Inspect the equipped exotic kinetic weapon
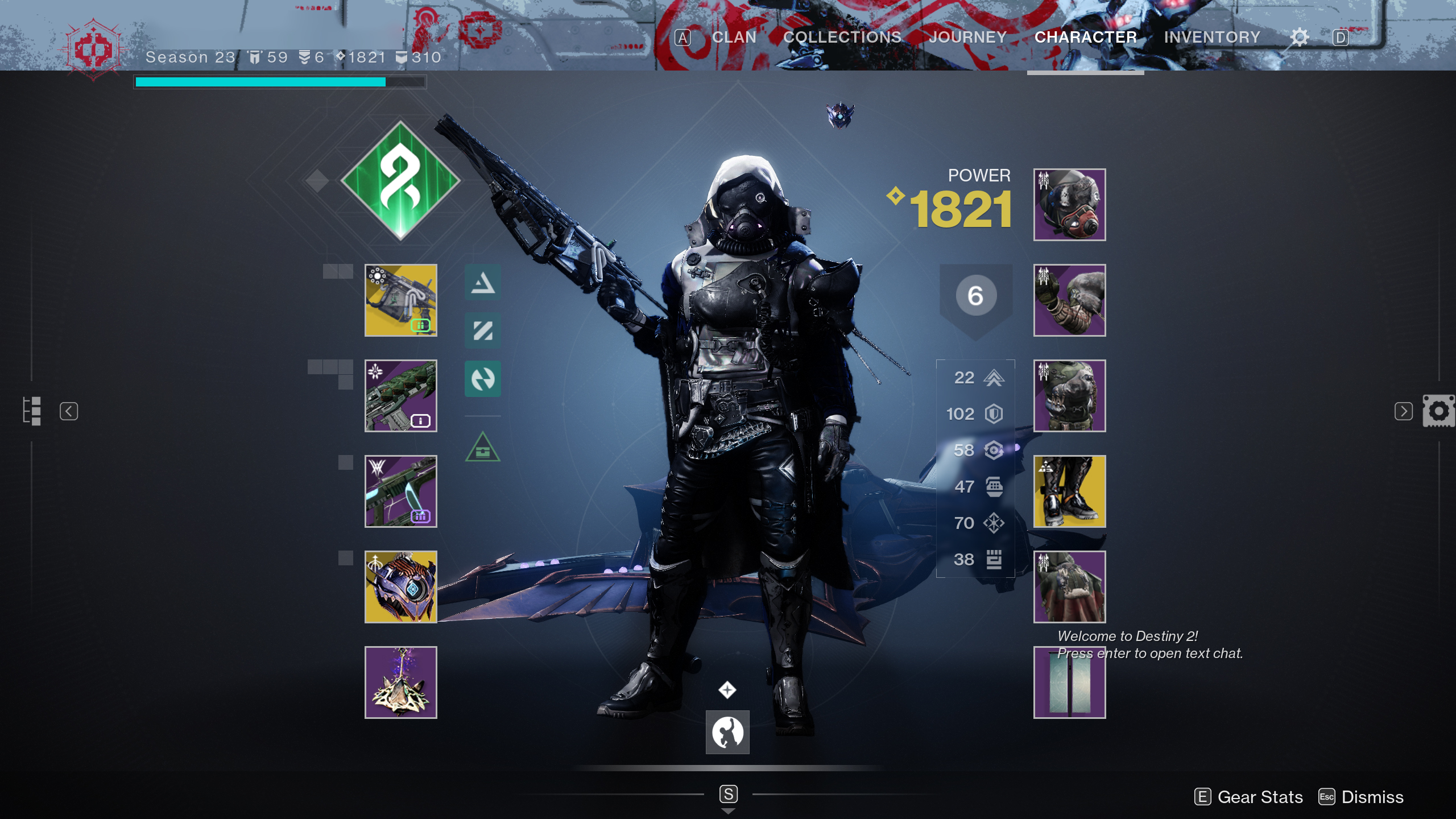This screenshot has width=1456, height=819. tap(400, 301)
